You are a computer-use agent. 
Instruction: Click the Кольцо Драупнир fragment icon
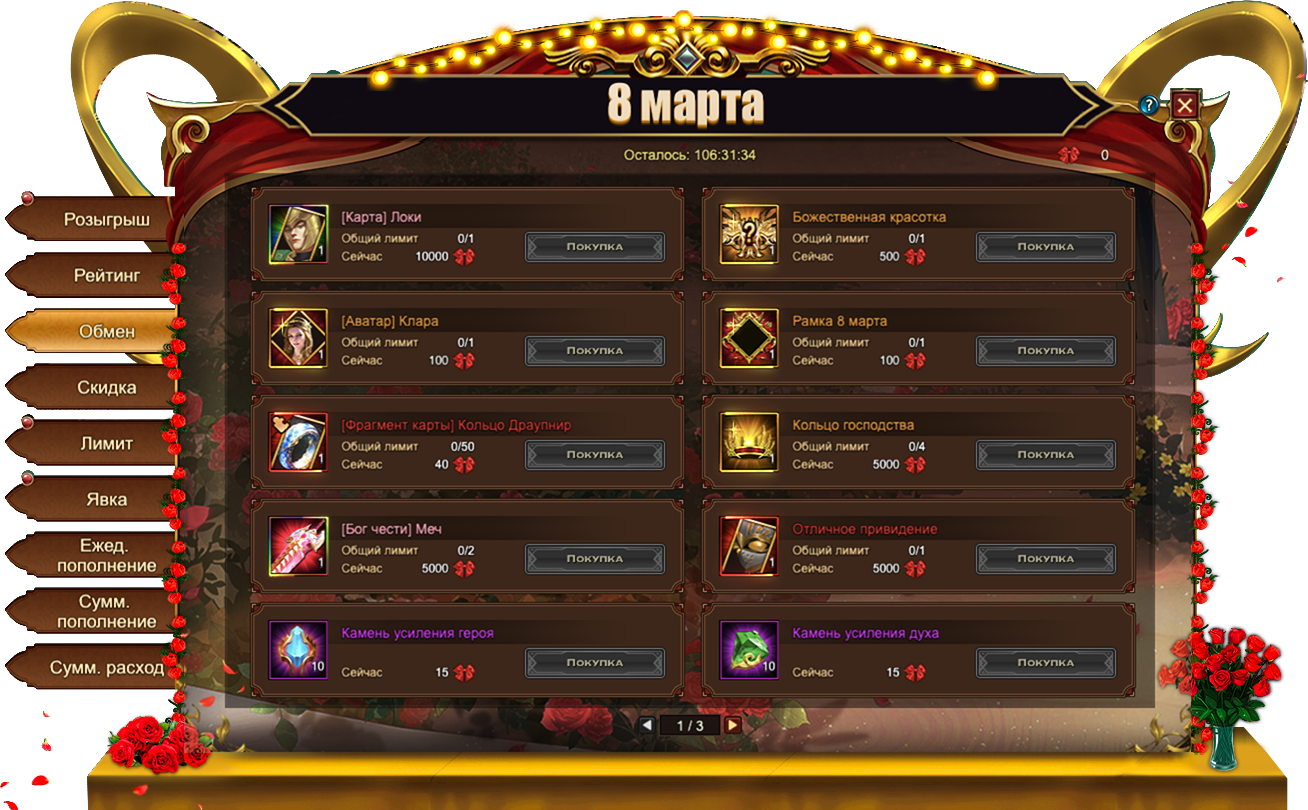(x=298, y=443)
